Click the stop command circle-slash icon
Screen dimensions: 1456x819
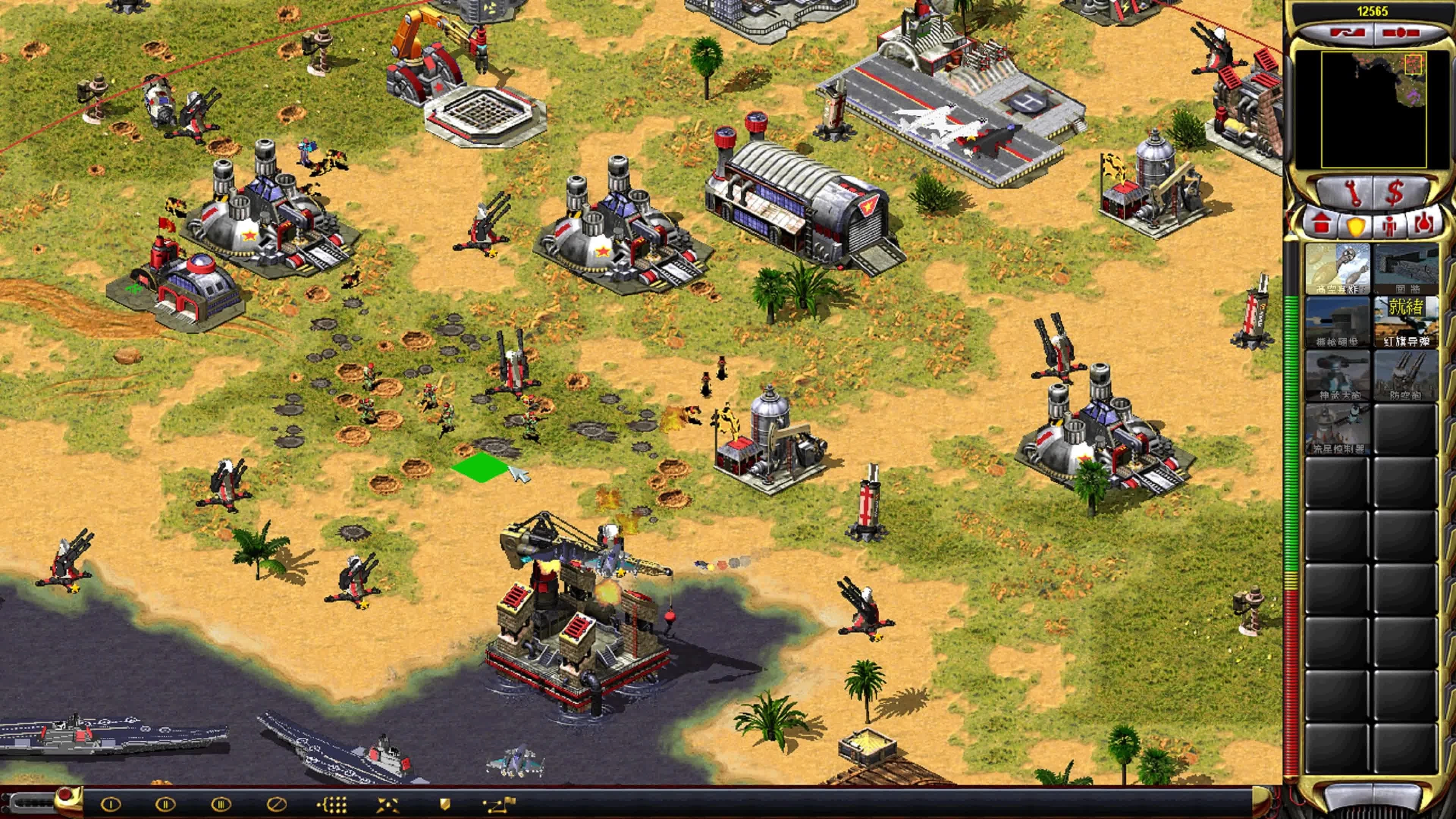click(x=276, y=804)
